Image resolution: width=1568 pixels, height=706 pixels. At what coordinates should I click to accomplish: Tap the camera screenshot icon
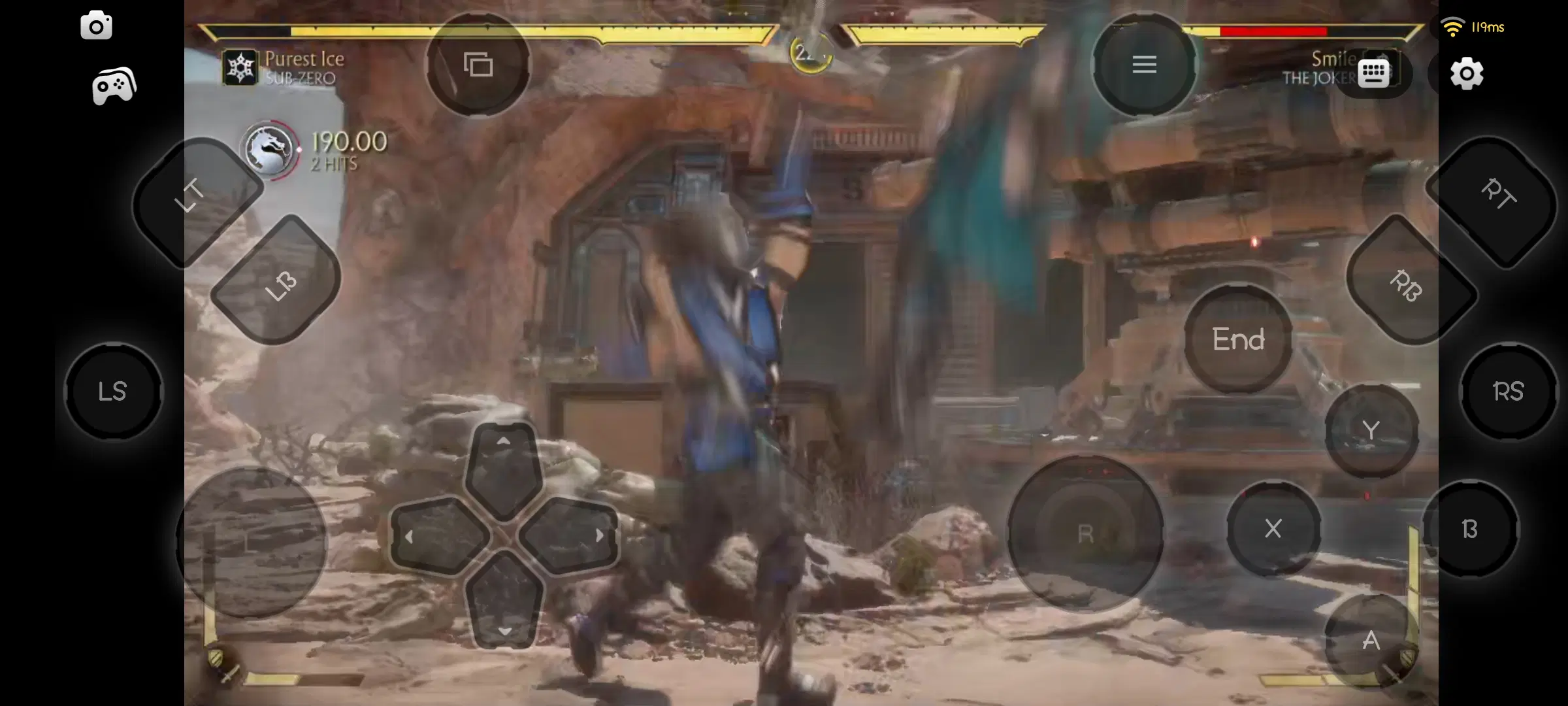(x=97, y=25)
